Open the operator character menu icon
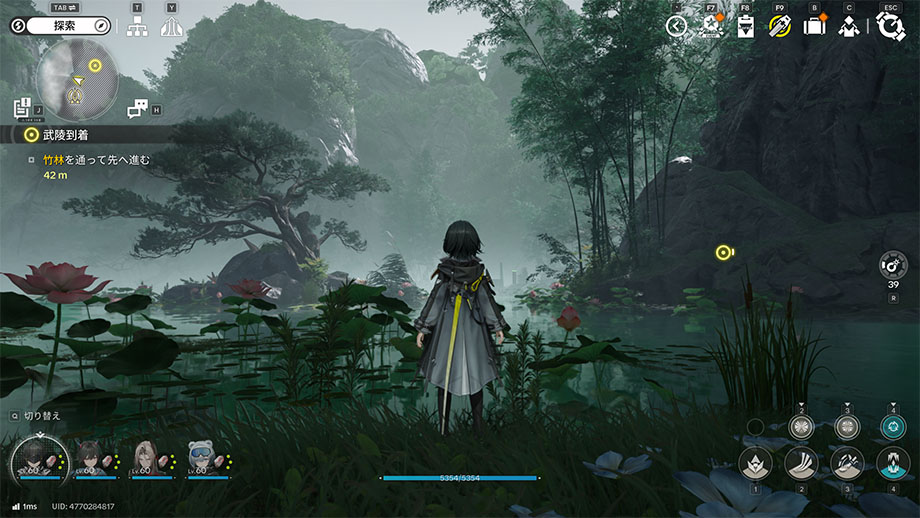 tap(848, 27)
